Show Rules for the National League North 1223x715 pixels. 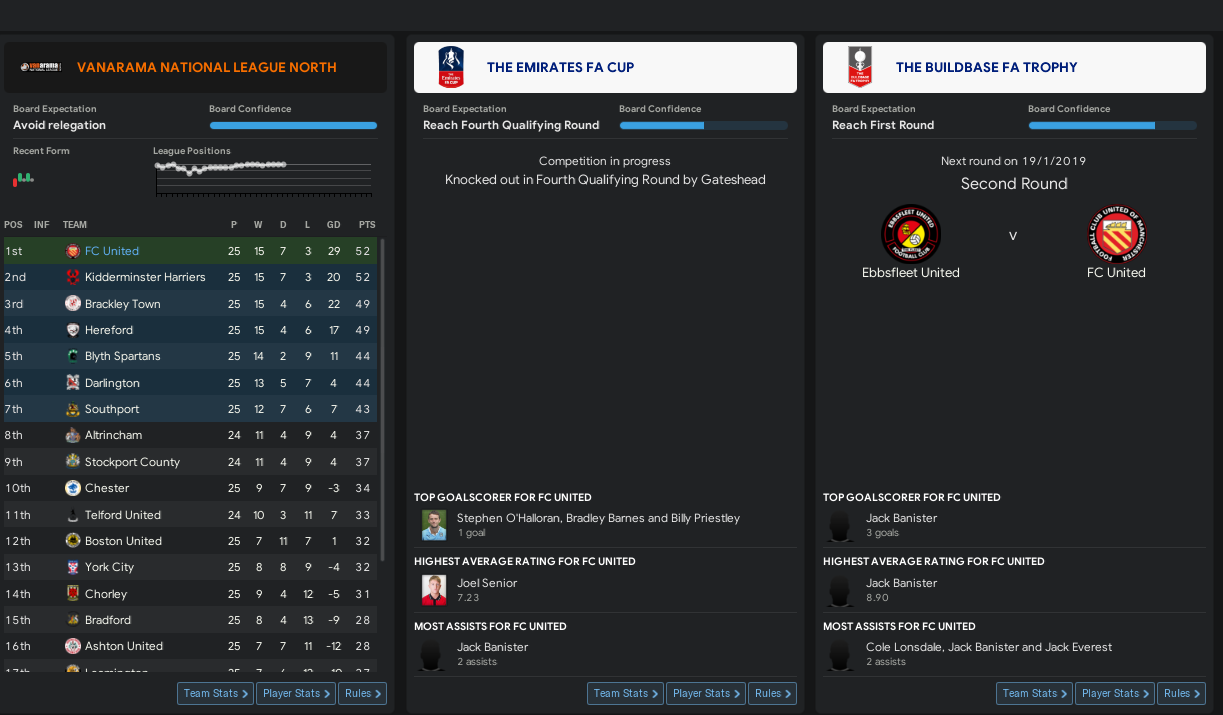(363, 693)
